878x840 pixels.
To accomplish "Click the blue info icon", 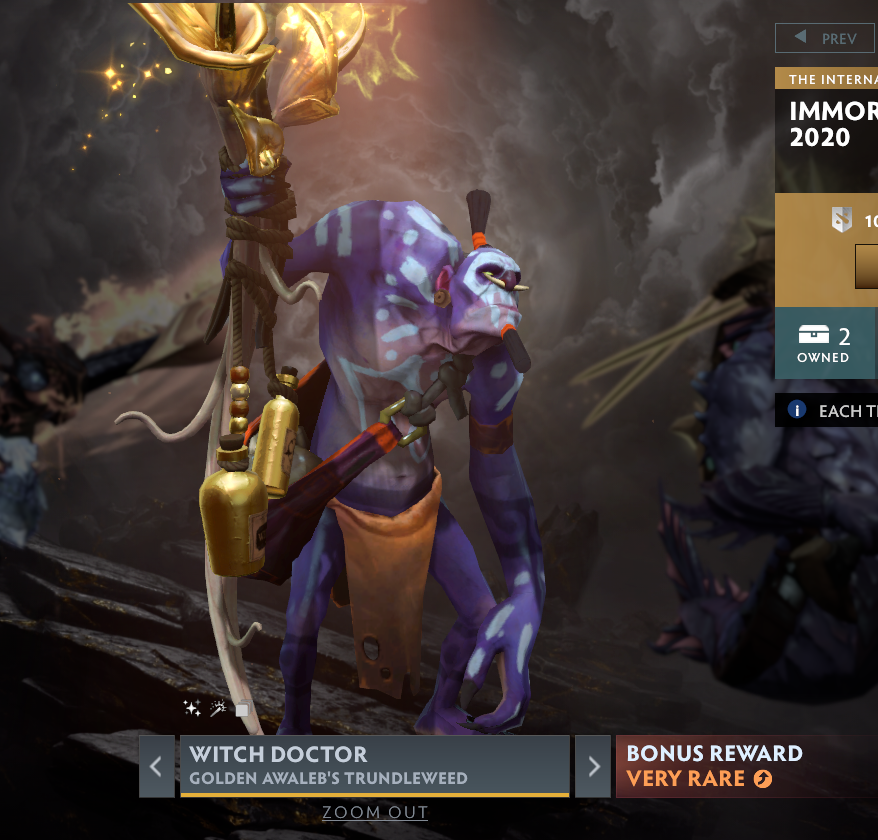I will pyautogui.click(x=797, y=410).
